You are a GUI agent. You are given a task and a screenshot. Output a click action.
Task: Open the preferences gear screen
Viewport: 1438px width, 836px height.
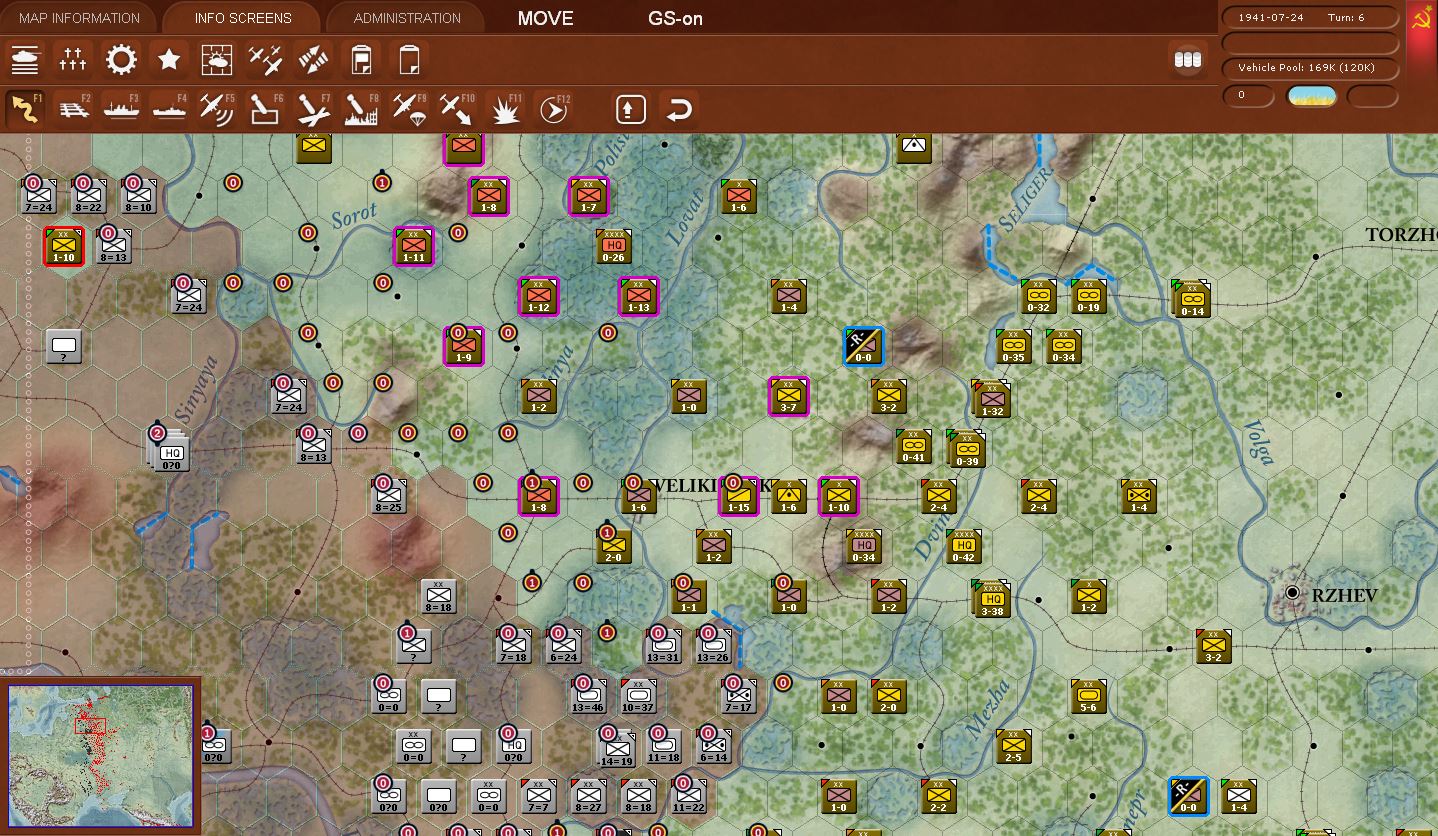(x=121, y=60)
